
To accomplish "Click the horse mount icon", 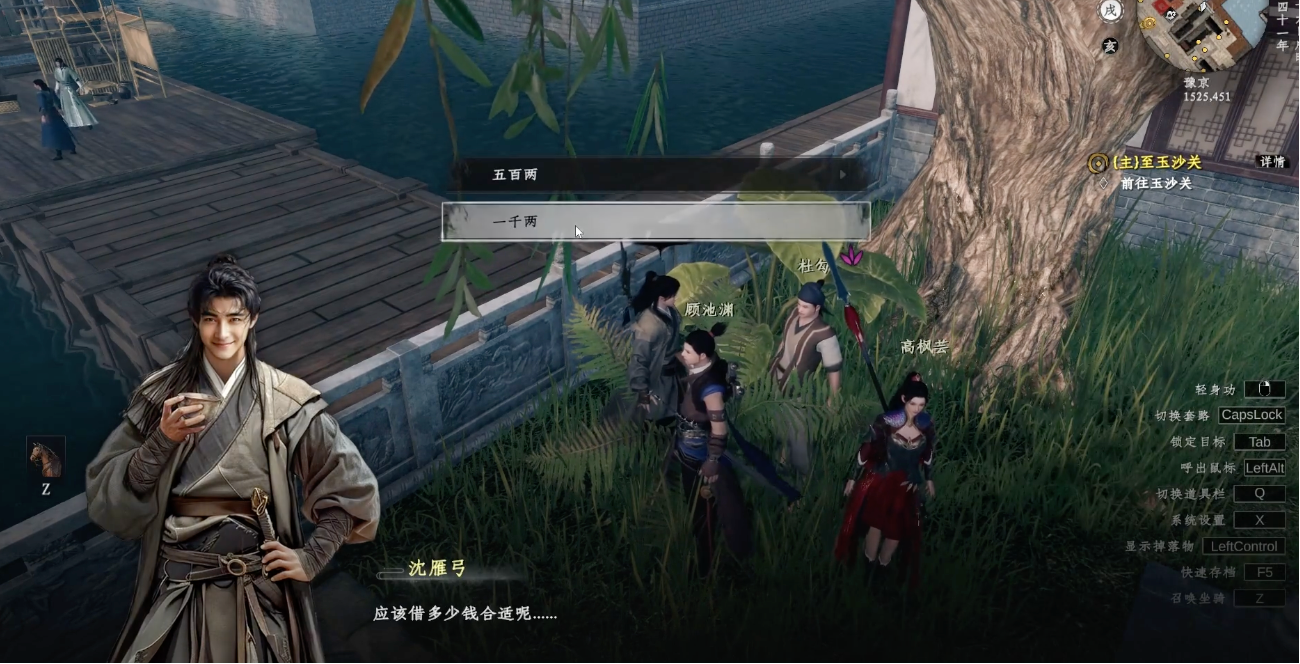I will [x=46, y=458].
